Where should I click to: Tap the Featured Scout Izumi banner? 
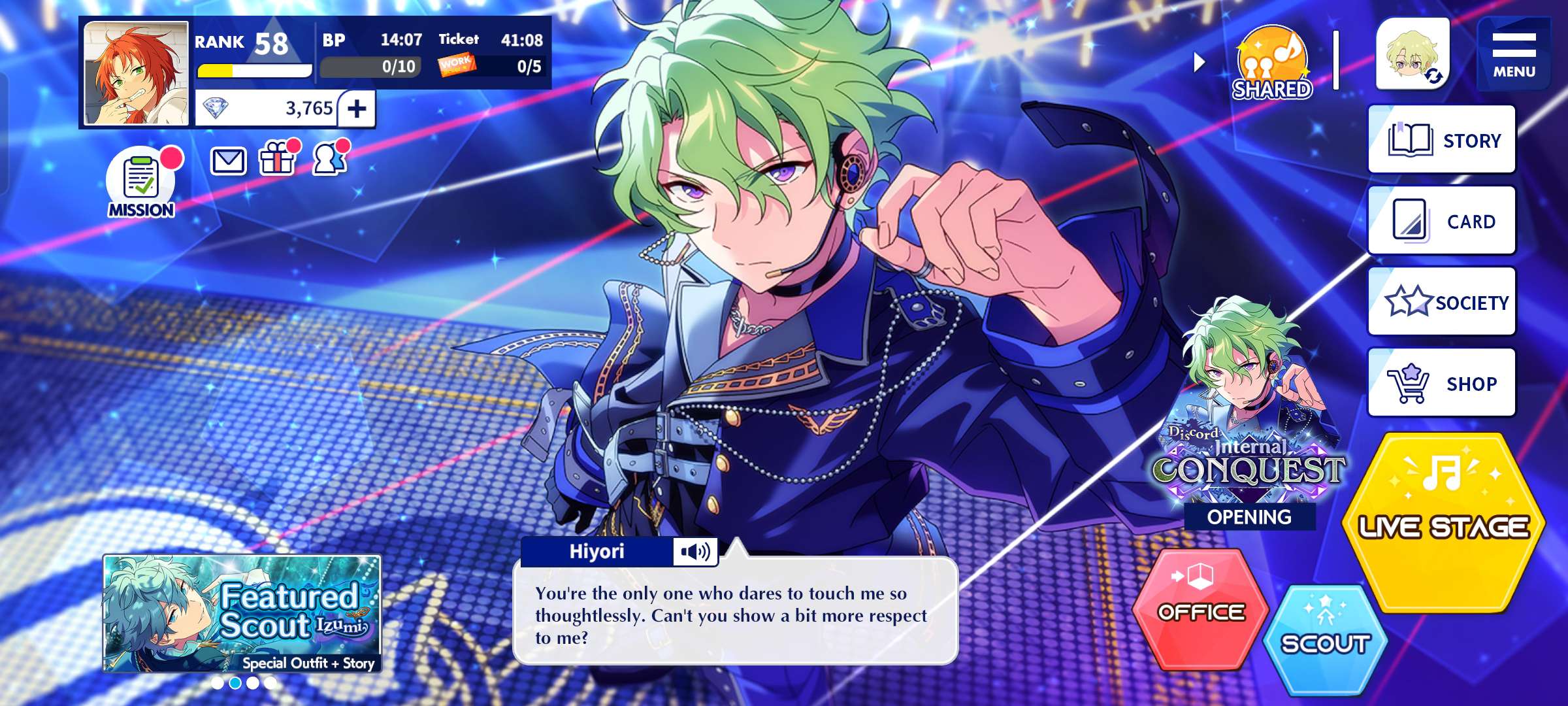pyautogui.click(x=242, y=613)
